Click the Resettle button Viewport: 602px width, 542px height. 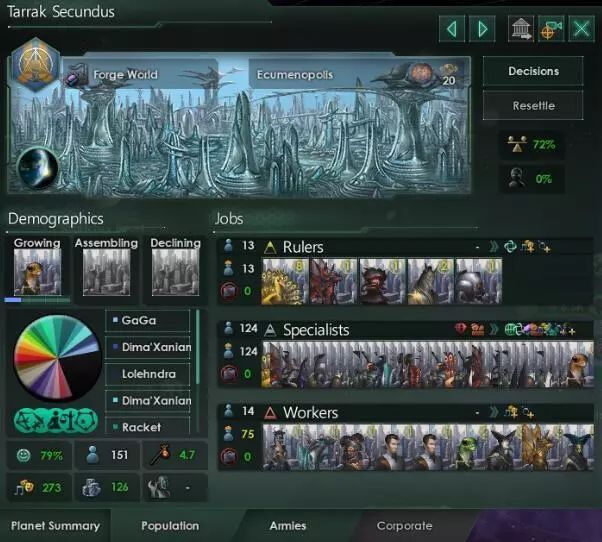click(x=533, y=105)
